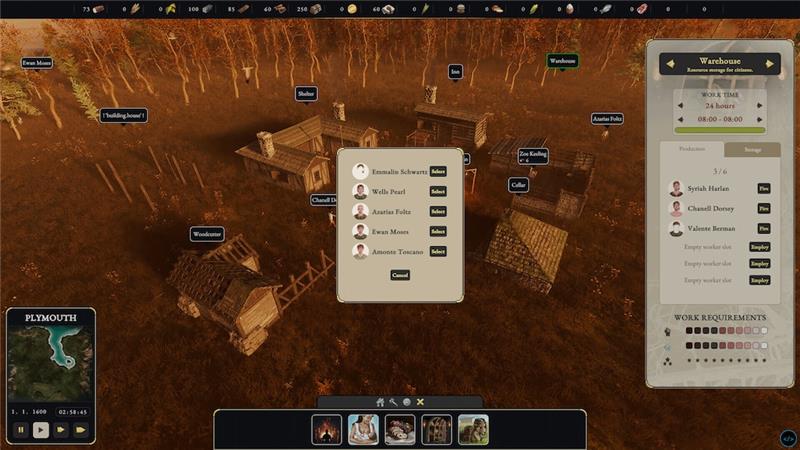Go to the next building with right arrow

[770, 65]
